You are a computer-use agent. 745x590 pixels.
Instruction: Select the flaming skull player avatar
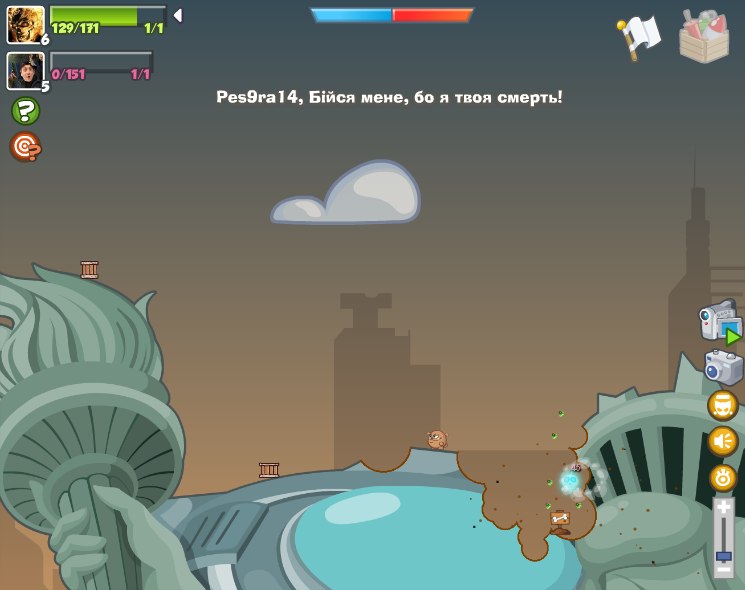tap(25, 24)
